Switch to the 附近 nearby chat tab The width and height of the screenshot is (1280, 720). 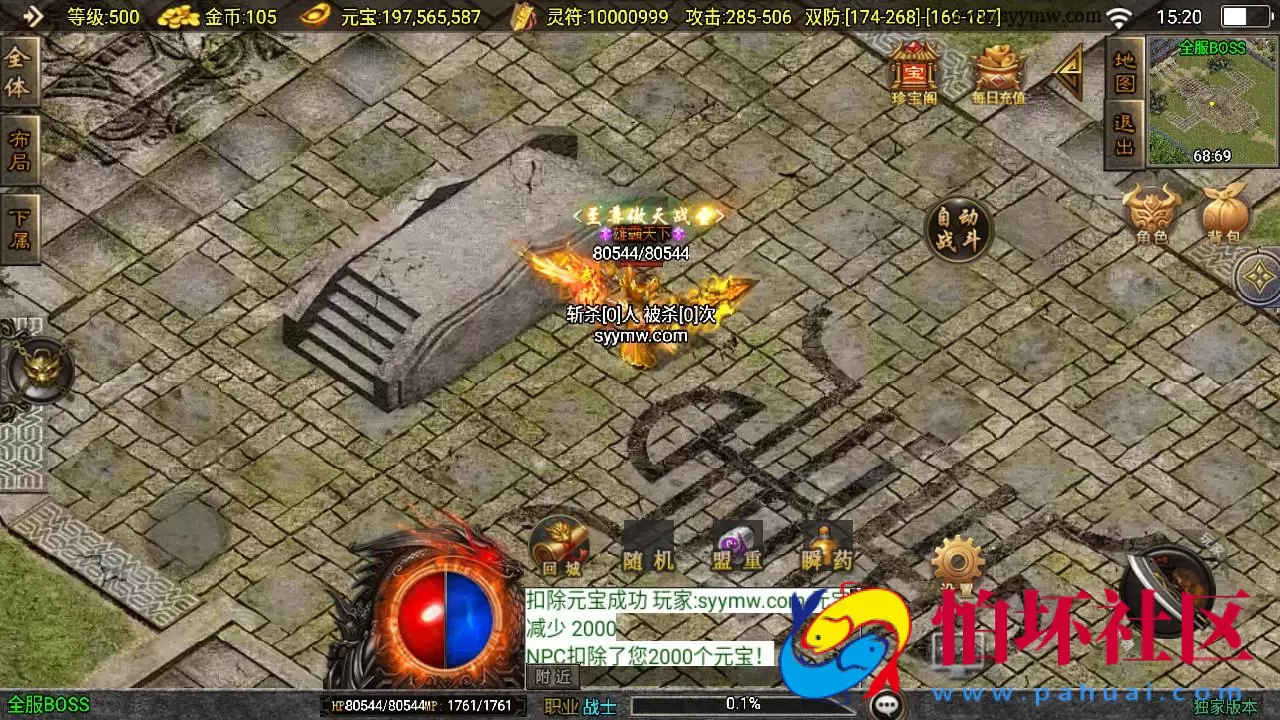(x=553, y=677)
